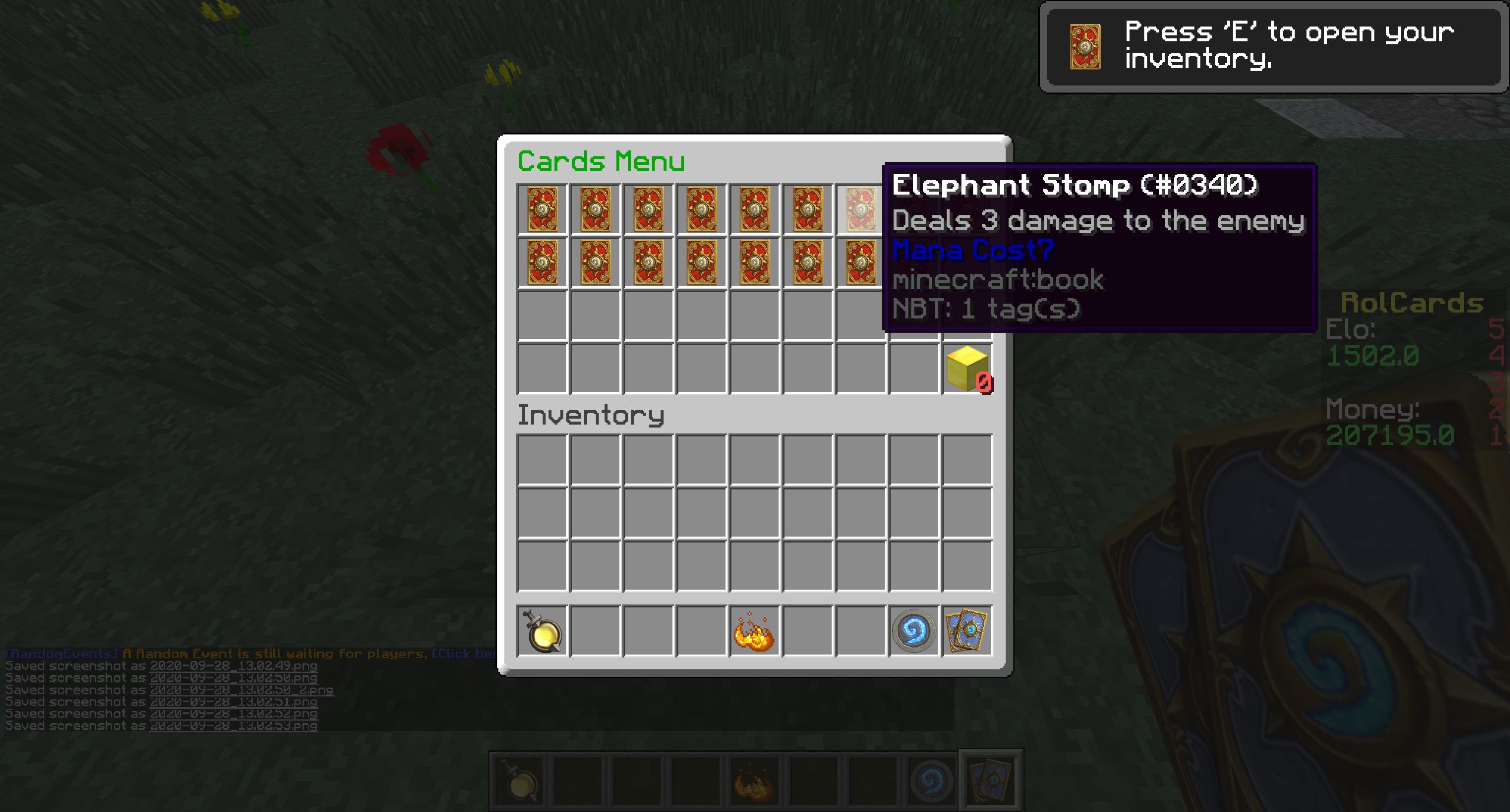The height and width of the screenshot is (812, 1510).
Task: Click the yellow gold block in Cards Menu
Action: click(x=967, y=369)
